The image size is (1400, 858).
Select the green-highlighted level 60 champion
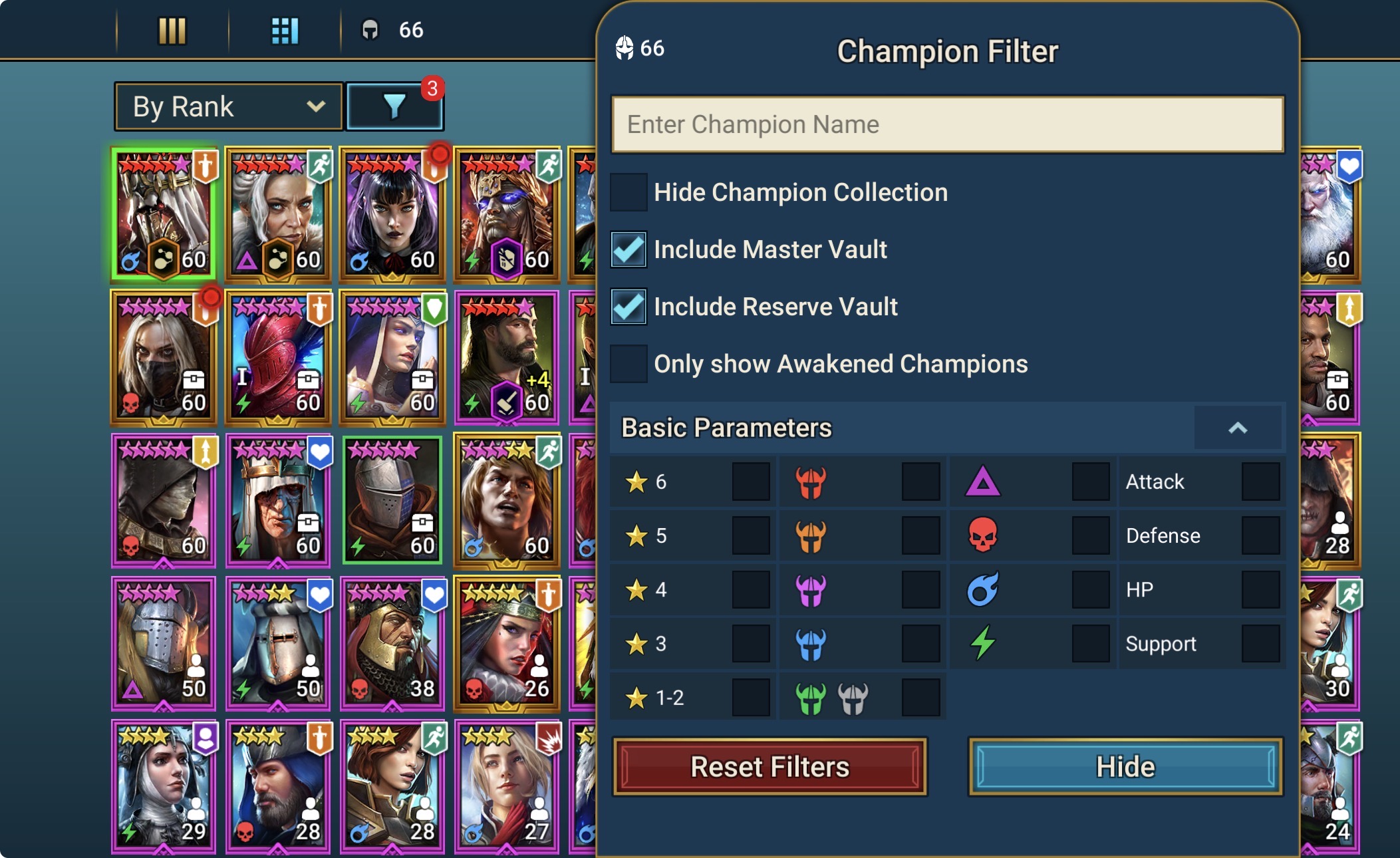click(x=164, y=214)
